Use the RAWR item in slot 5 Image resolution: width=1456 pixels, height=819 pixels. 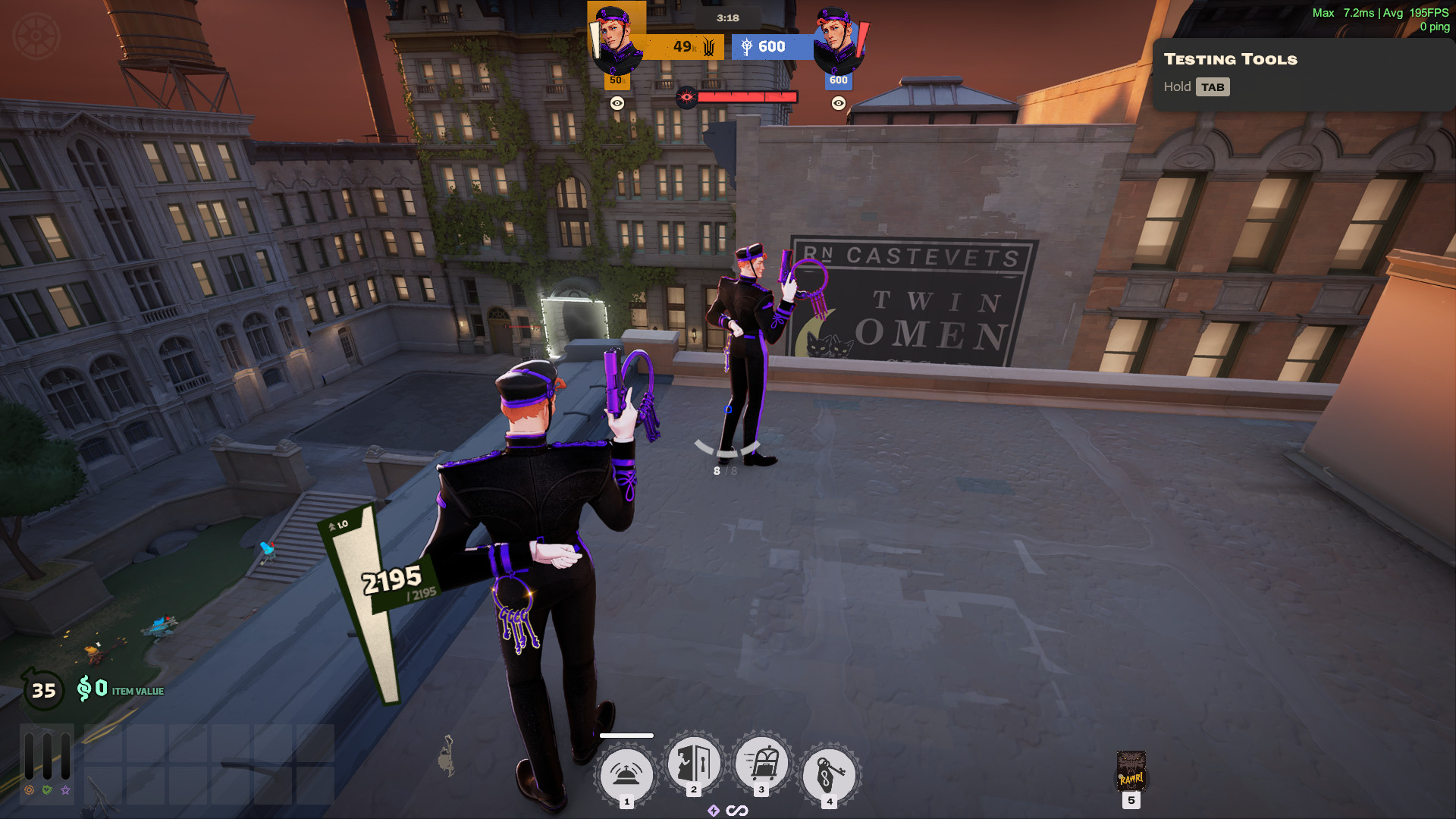click(1131, 772)
